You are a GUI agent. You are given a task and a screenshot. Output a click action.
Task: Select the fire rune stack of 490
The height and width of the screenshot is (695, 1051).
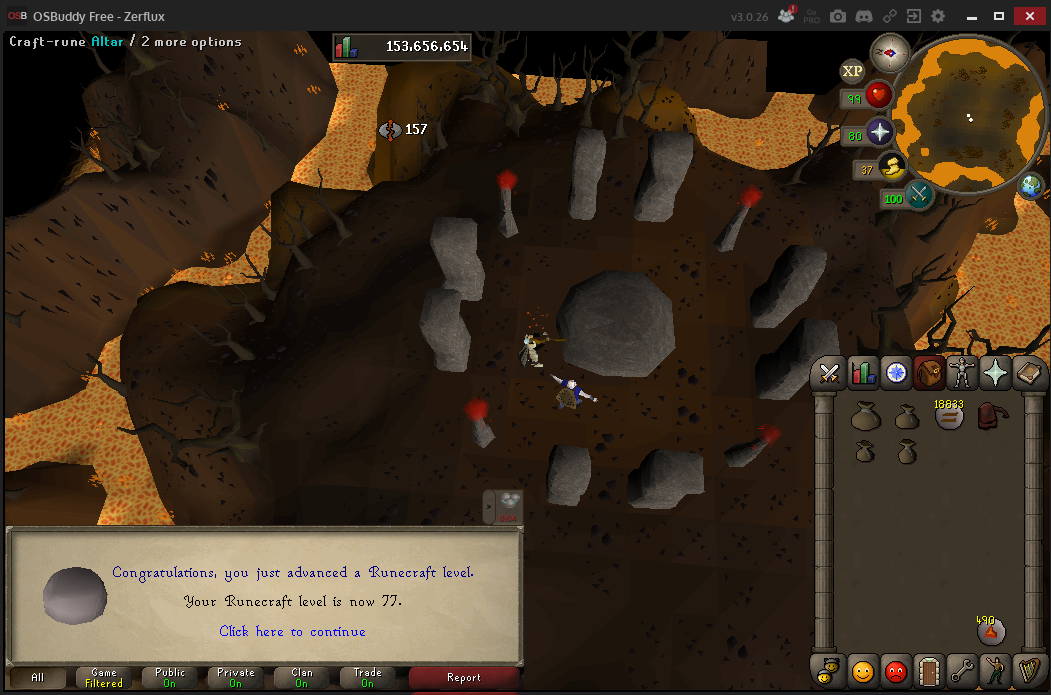[x=990, y=631]
